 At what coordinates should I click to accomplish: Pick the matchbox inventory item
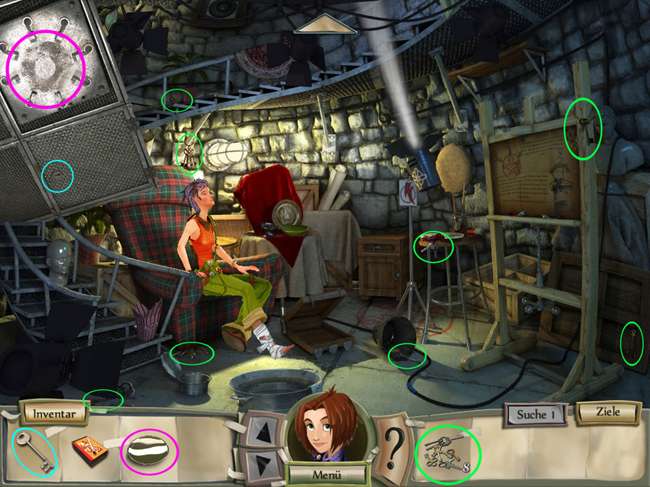90,450
